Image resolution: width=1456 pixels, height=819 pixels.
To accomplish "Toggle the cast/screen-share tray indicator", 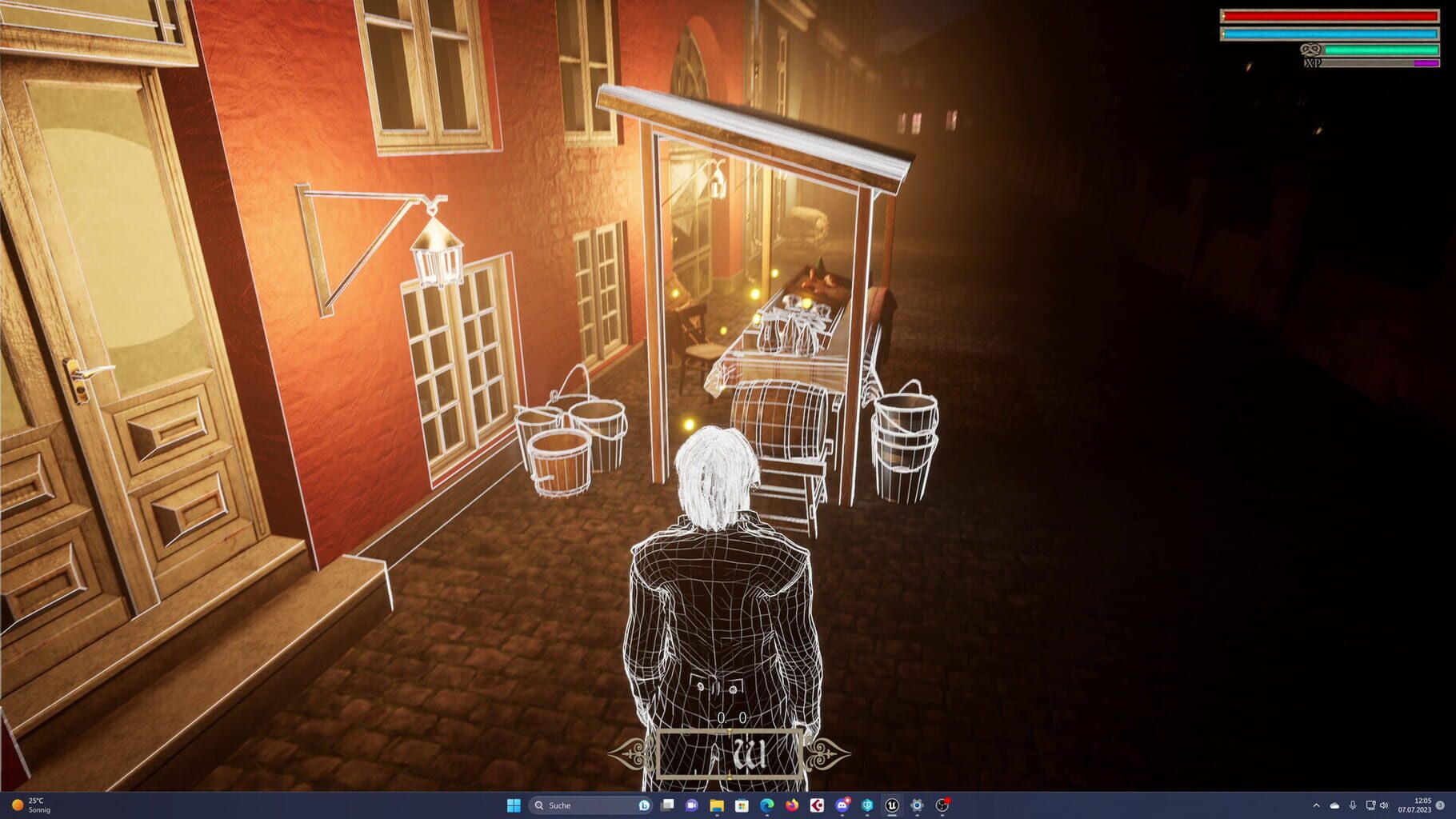I will 1371,806.
